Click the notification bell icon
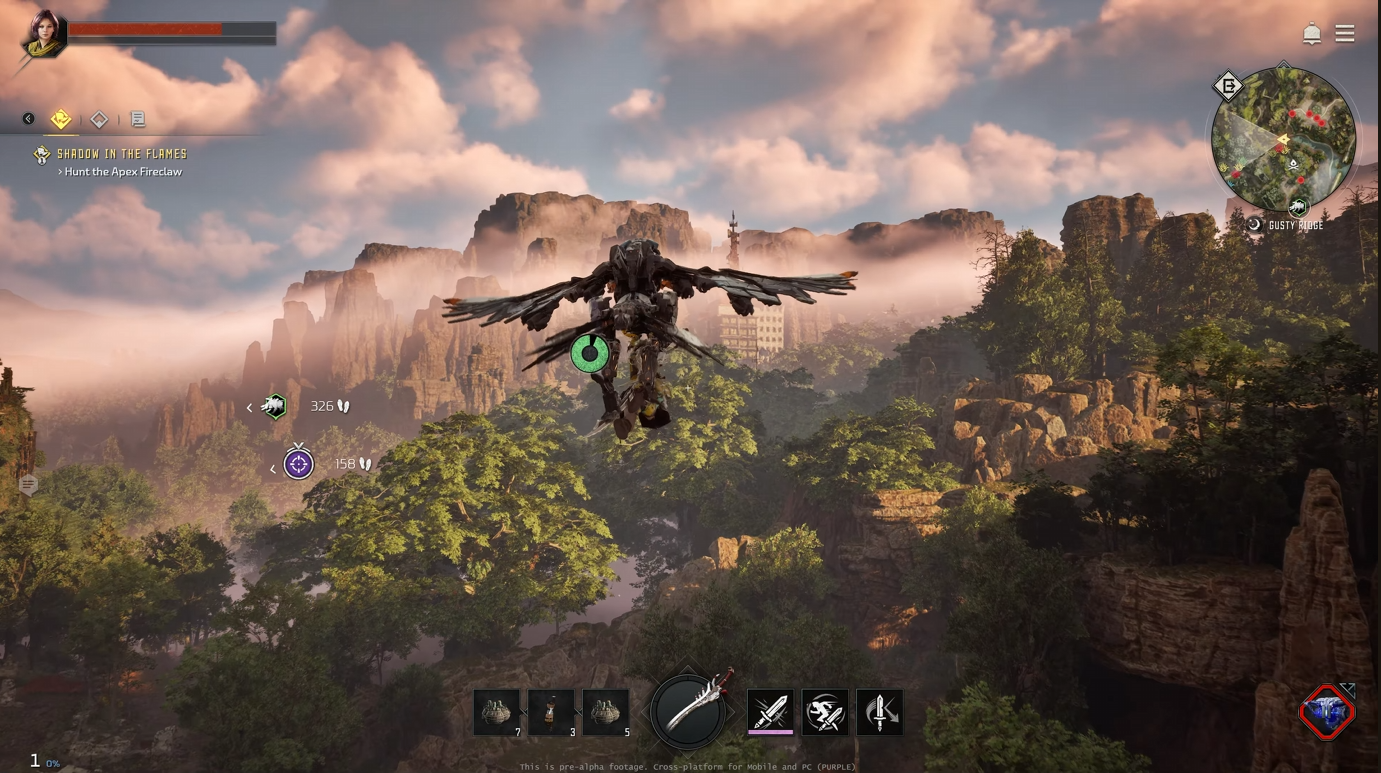 (x=1311, y=32)
